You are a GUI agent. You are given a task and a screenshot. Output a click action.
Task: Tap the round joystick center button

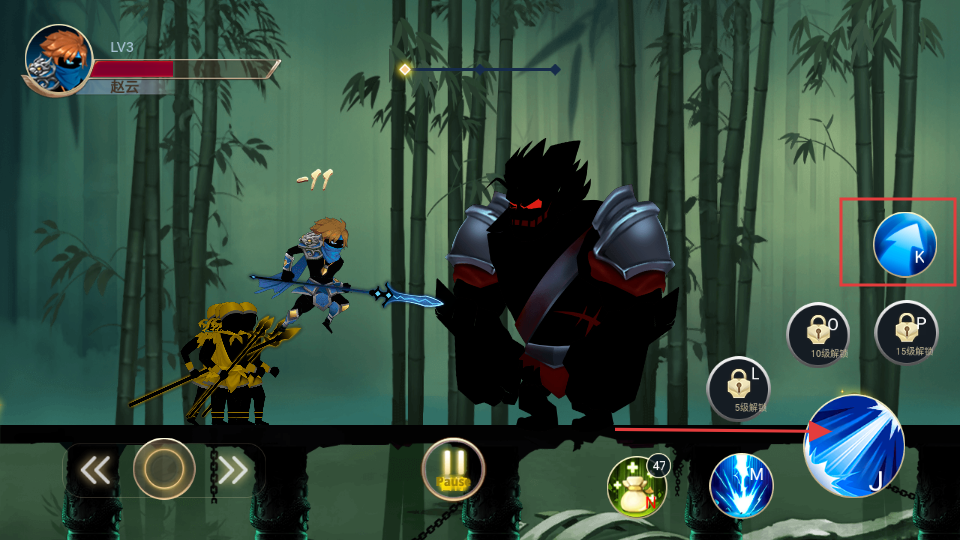click(164, 469)
